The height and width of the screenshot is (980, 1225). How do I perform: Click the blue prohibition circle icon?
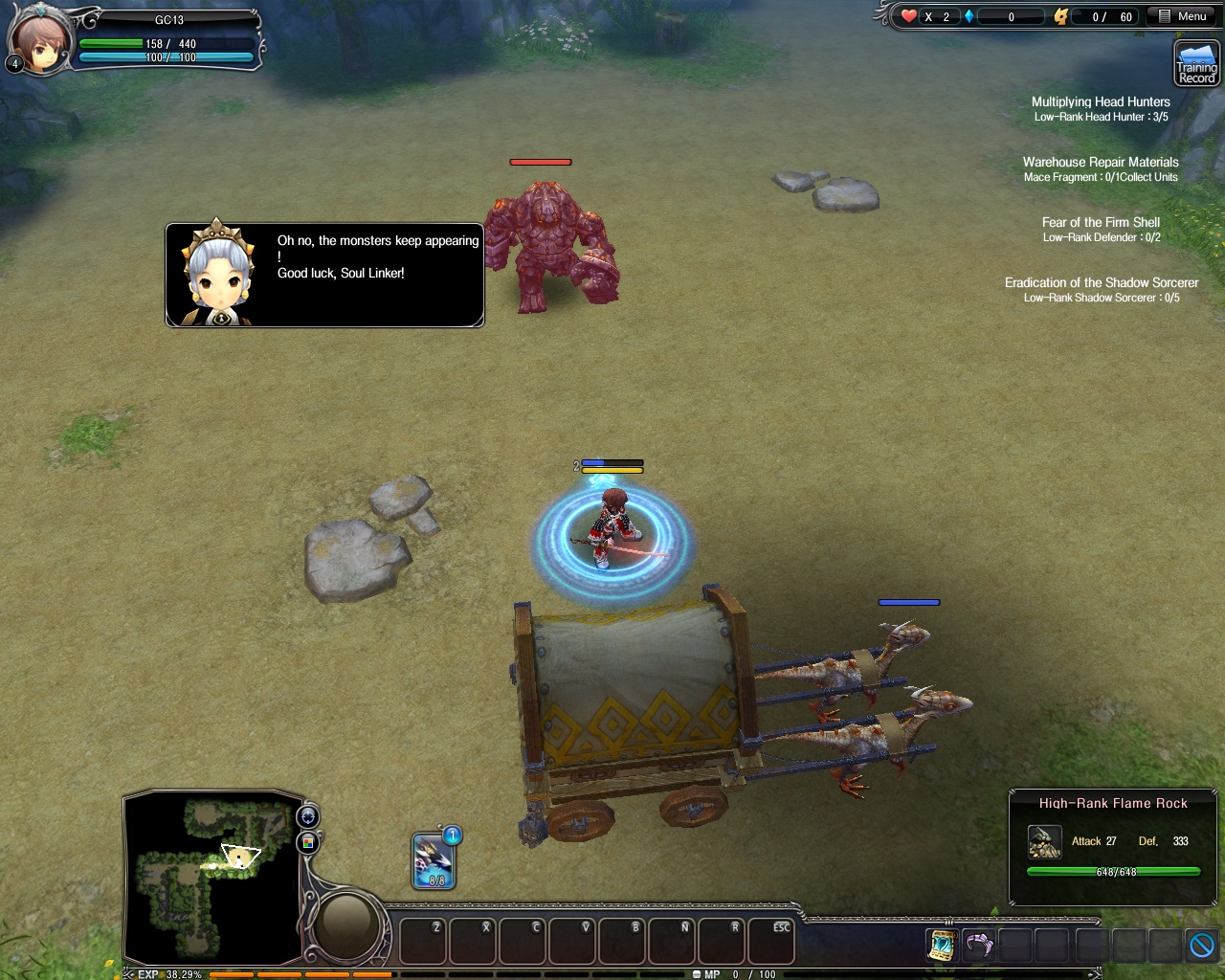(1202, 946)
